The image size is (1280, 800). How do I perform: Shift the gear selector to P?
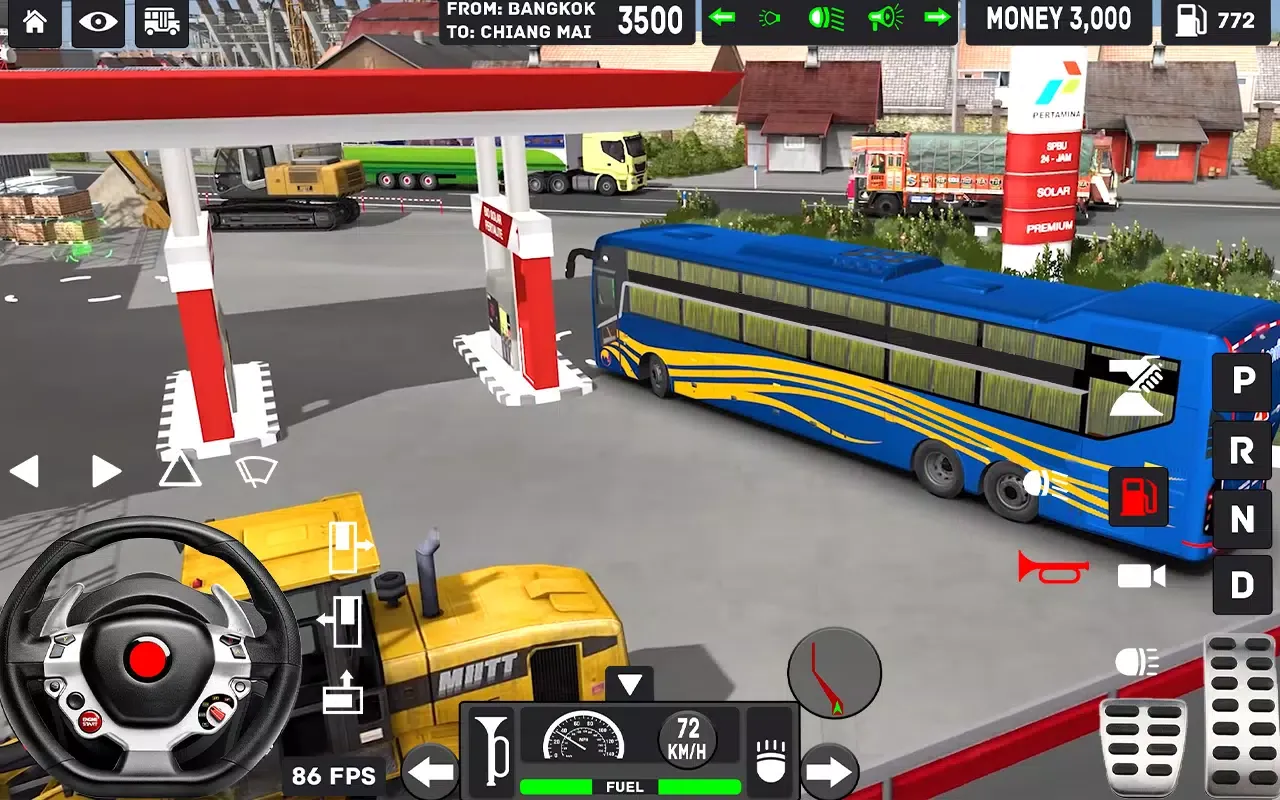pos(1242,383)
